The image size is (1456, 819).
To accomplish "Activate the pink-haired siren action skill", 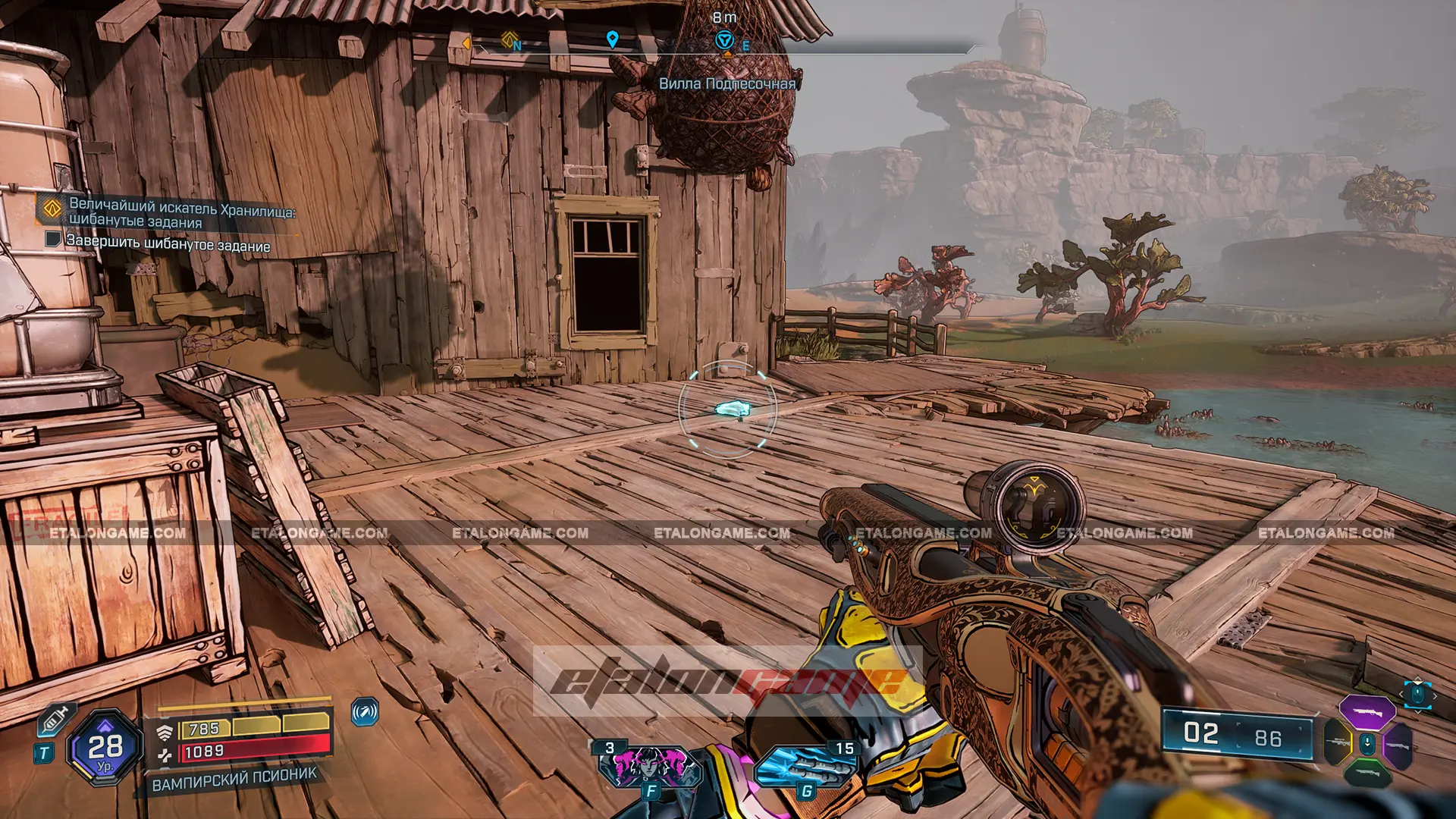I will pos(648,766).
